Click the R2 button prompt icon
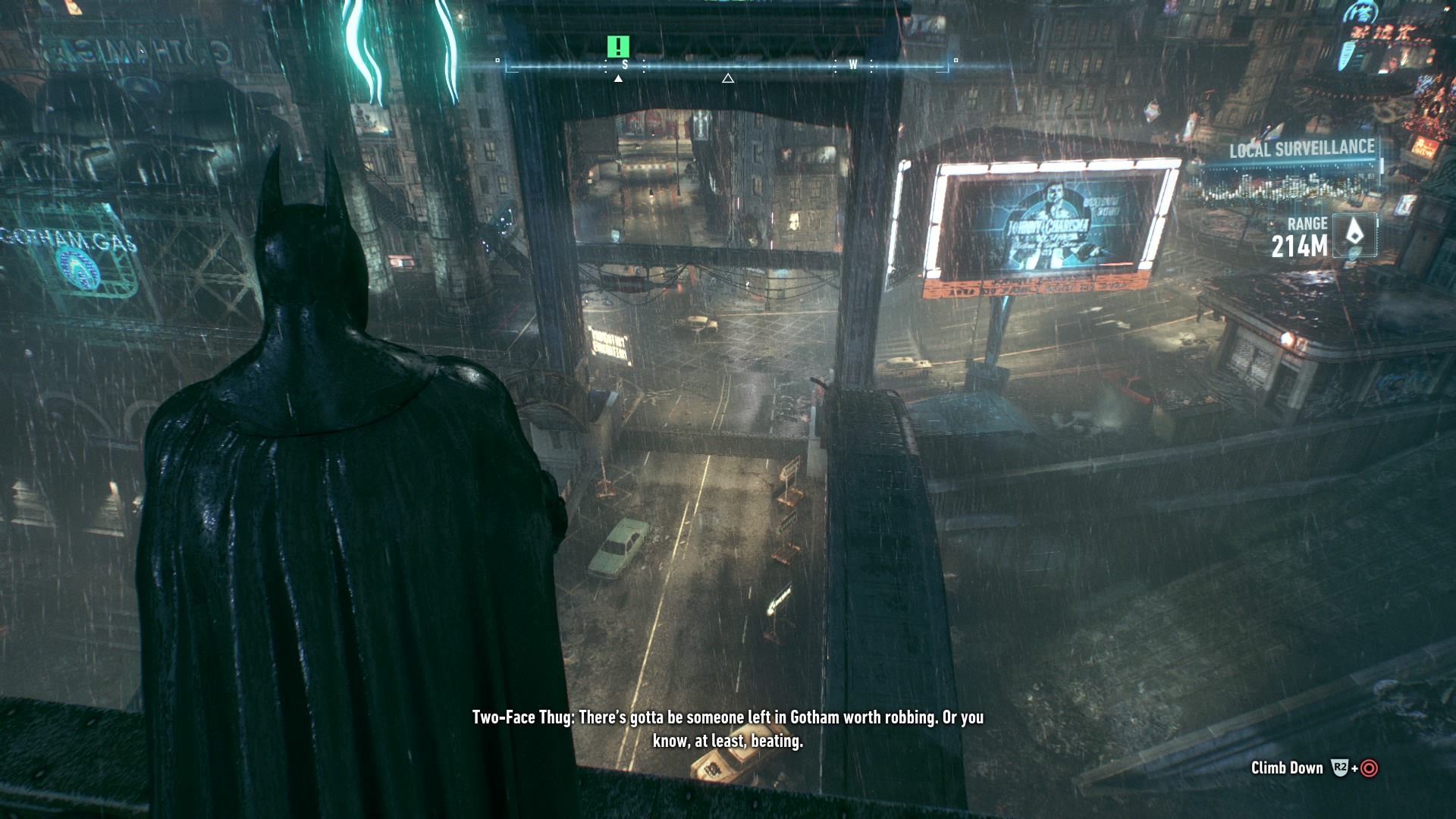1456x819 pixels. click(1339, 767)
